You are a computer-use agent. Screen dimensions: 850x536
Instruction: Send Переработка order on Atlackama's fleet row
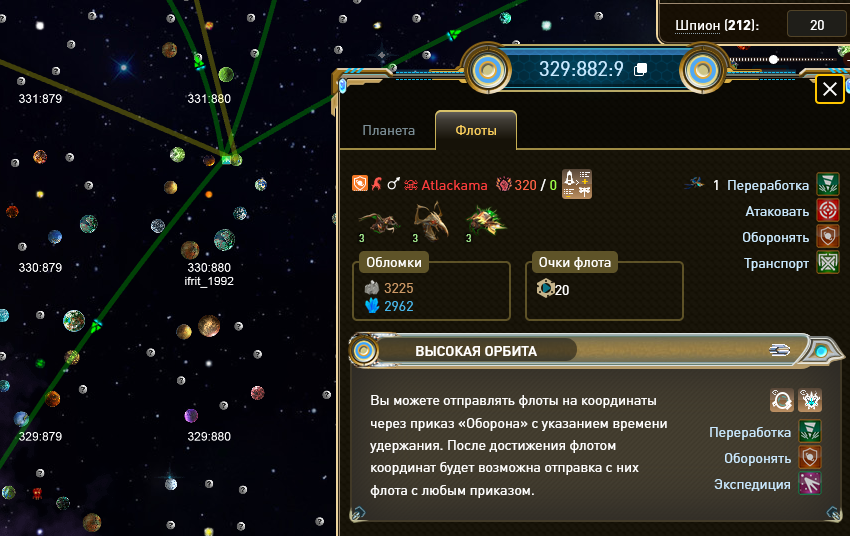click(827, 184)
